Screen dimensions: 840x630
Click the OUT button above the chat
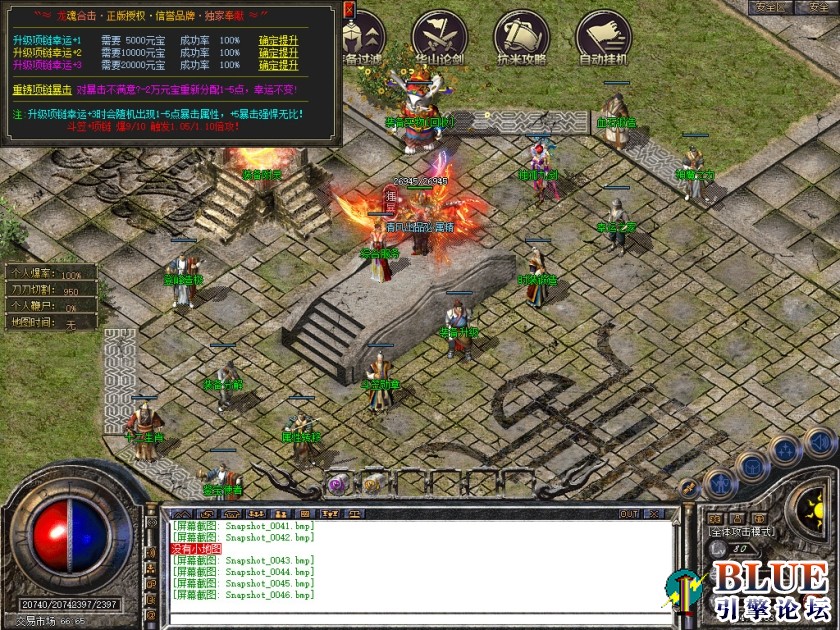coord(629,514)
